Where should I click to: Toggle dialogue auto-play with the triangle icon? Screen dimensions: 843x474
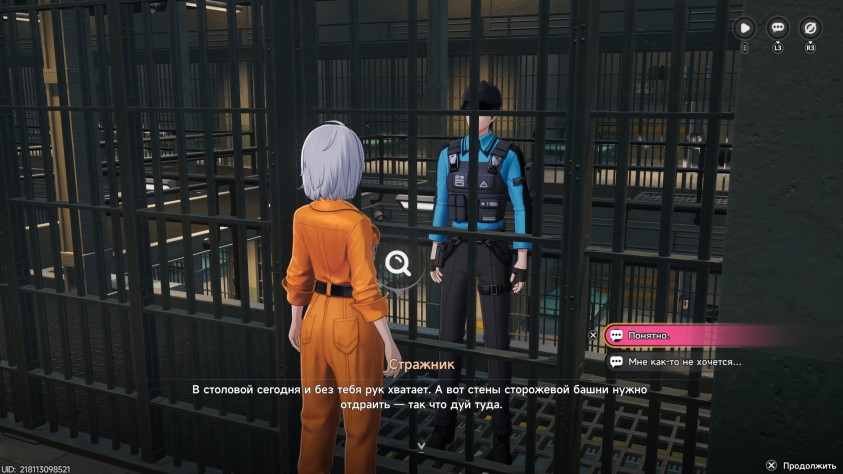point(745,28)
